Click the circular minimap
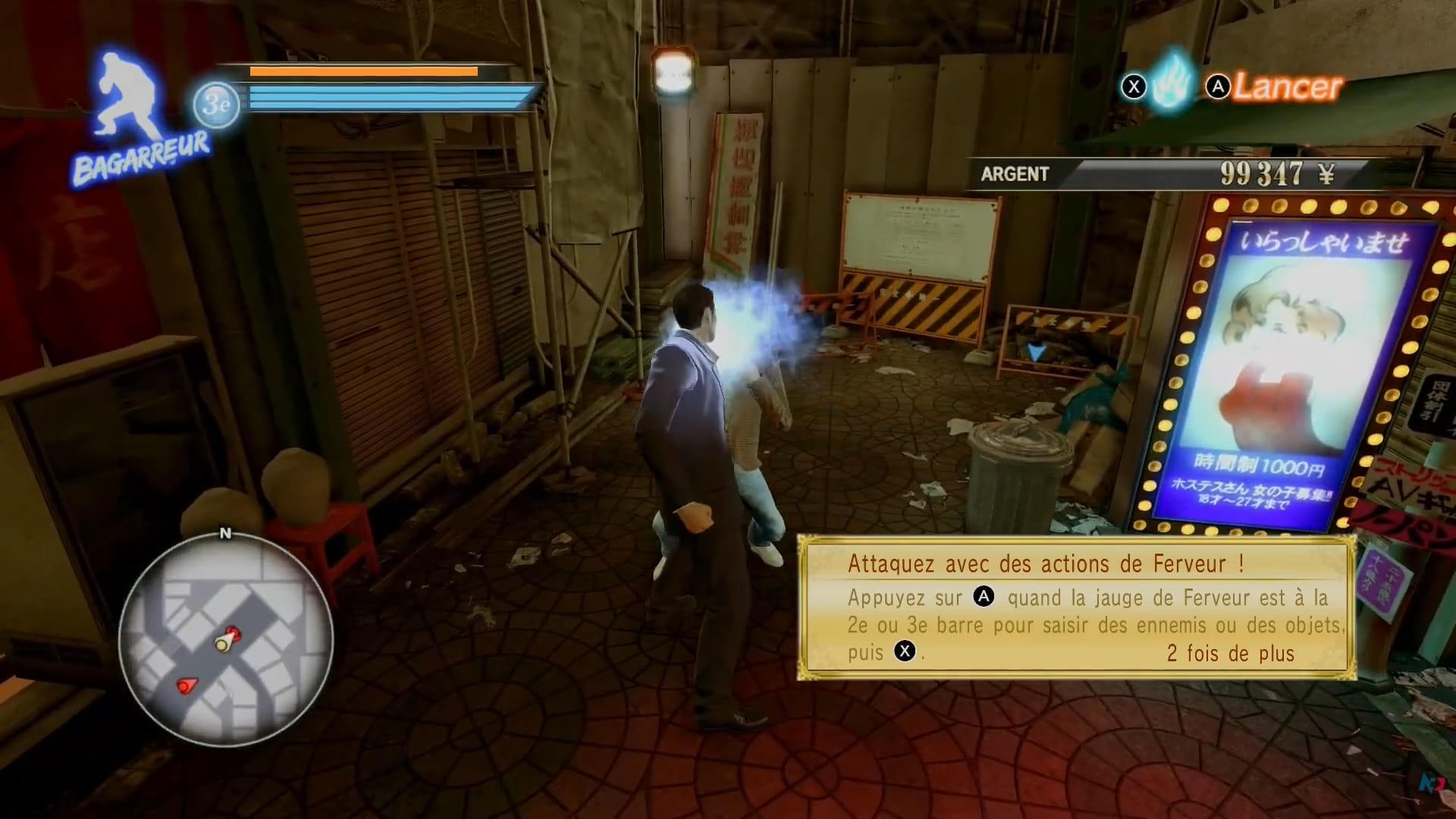This screenshot has height=819, width=1456. coord(225,641)
